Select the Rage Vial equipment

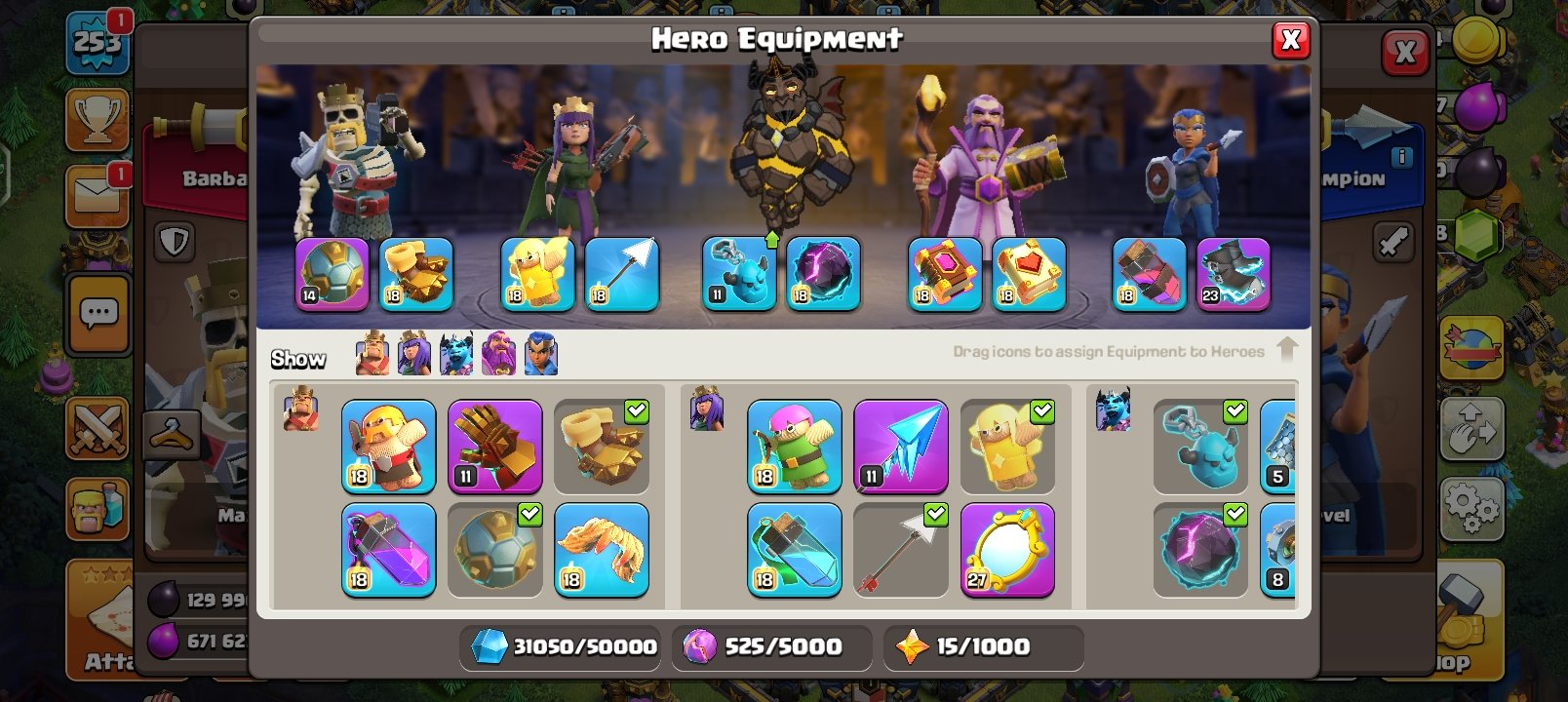pos(388,551)
